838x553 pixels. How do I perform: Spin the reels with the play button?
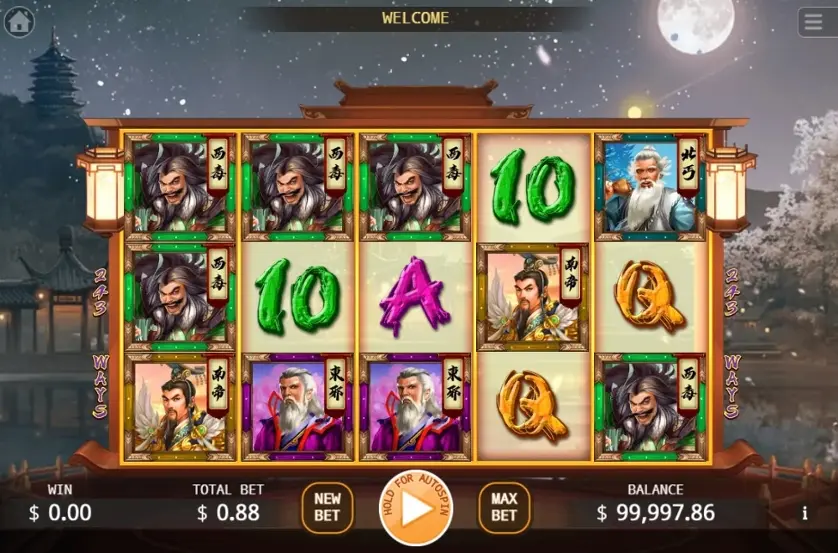pyautogui.click(x=415, y=508)
